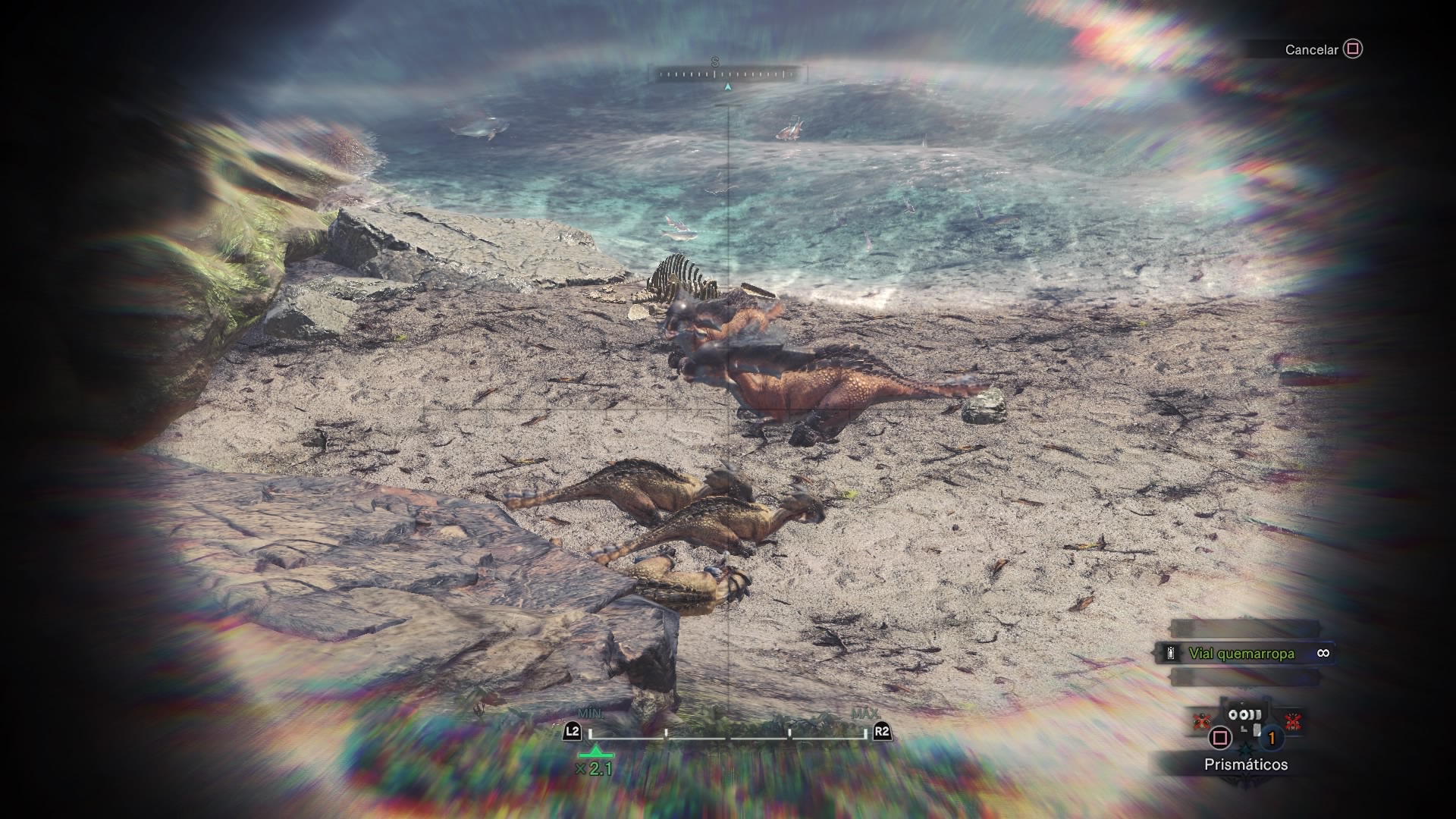Choose the crossed-out bomb item slot
Viewport: 1456px width, 819px height.
(x=1200, y=720)
